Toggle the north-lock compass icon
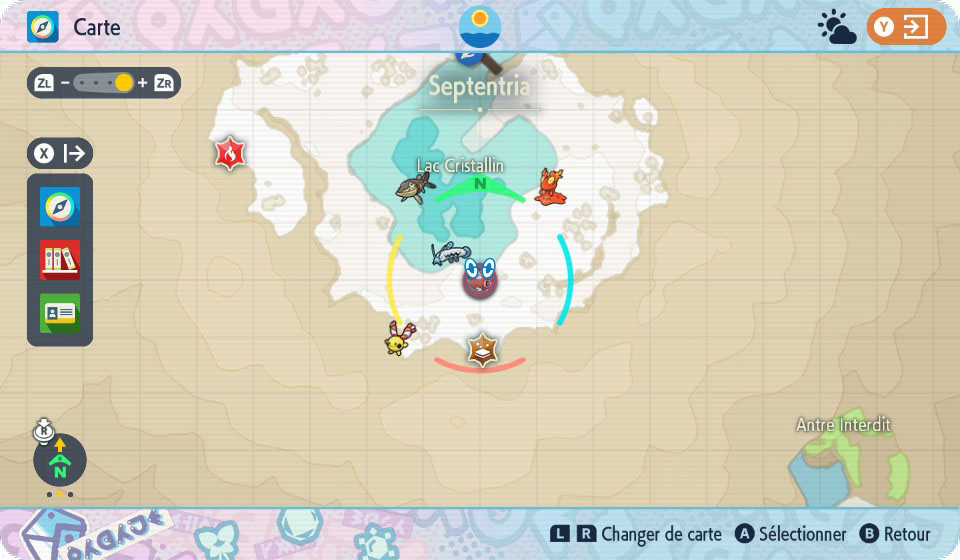960x560 pixels. coord(60,460)
